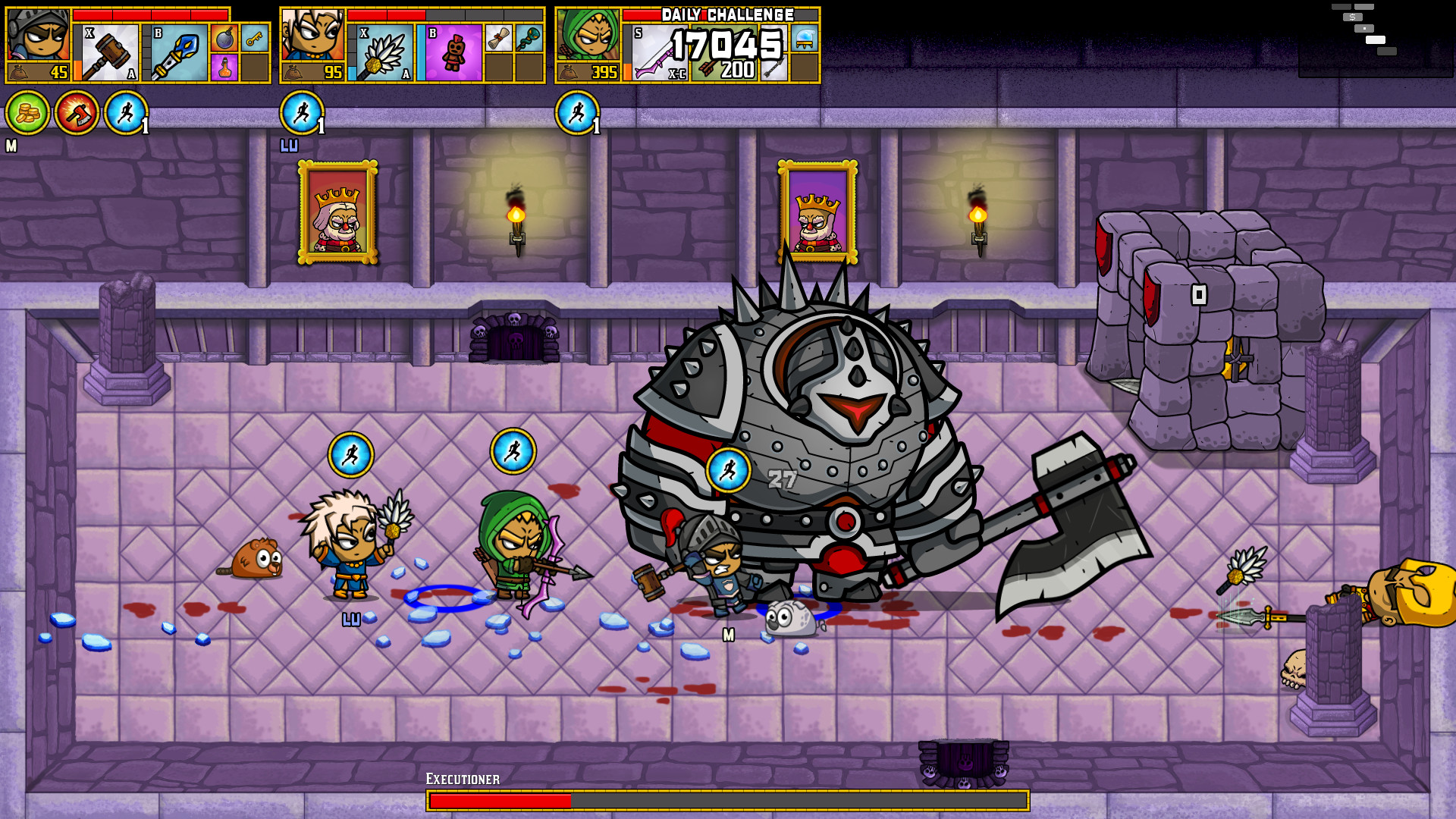
Task: Click the red axe rage buff icon
Action: click(76, 112)
